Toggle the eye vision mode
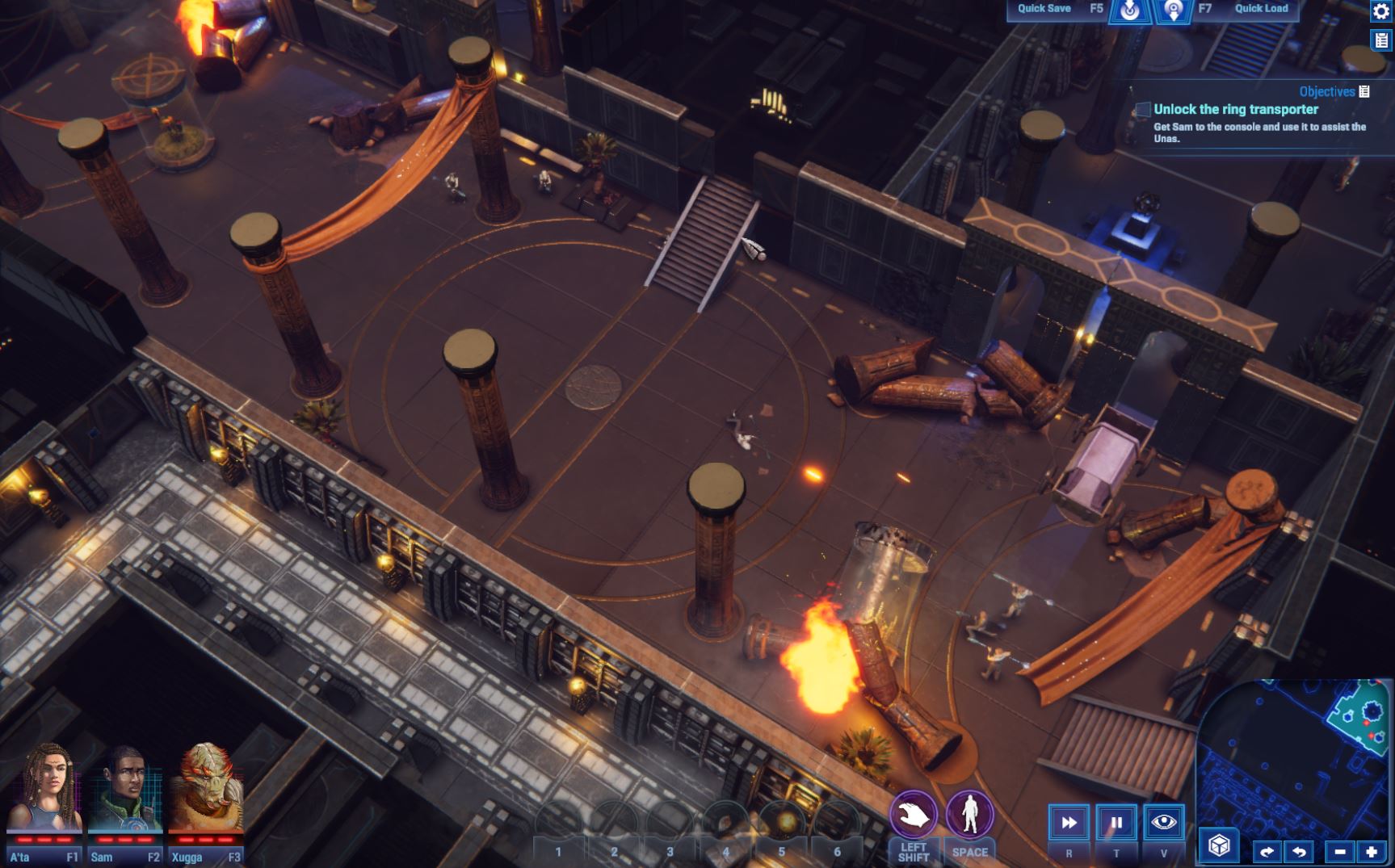This screenshot has height=868, width=1395. point(1164,823)
